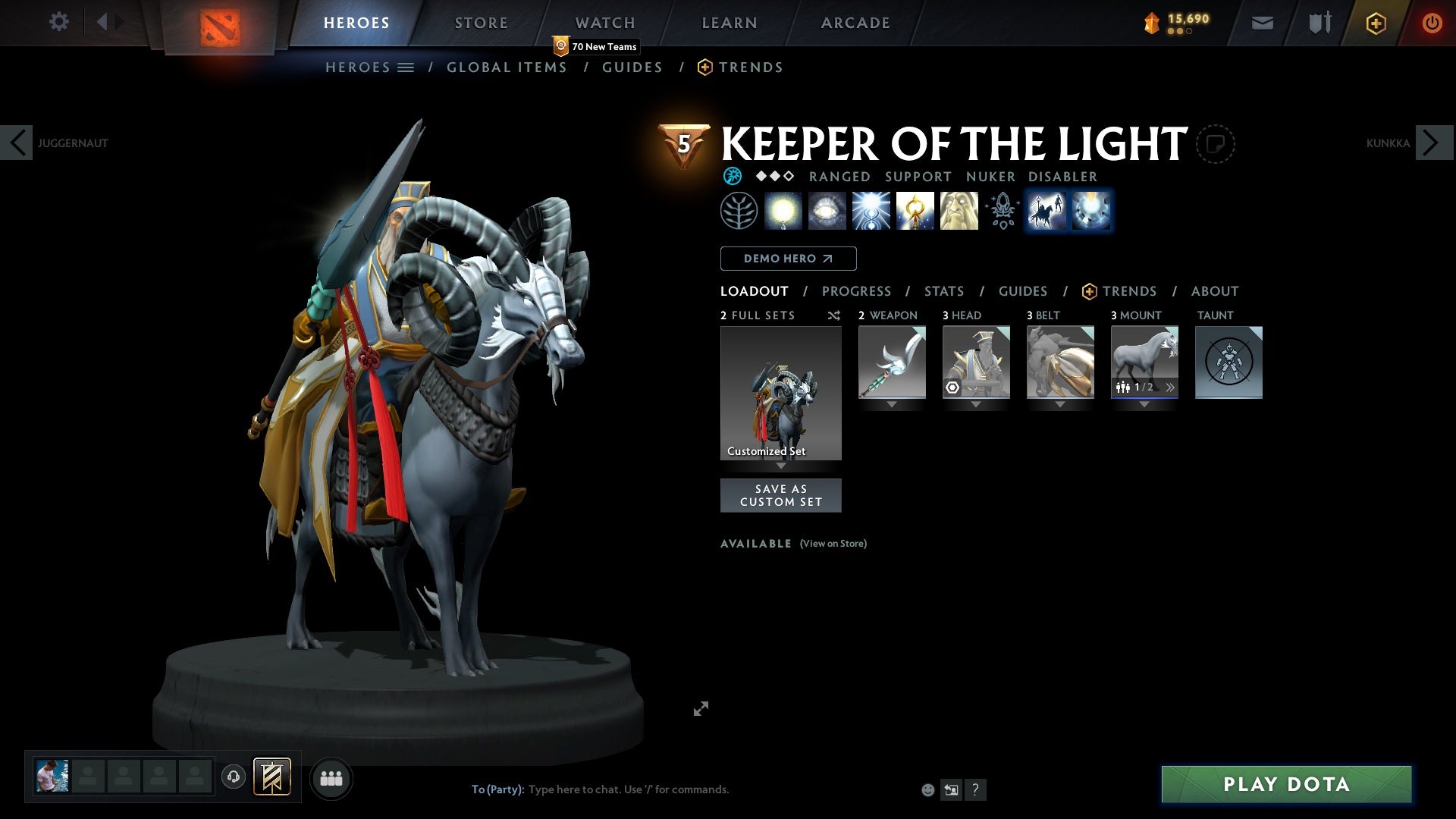
Task: Open the Learn section
Action: pyautogui.click(x=729, y=23)
